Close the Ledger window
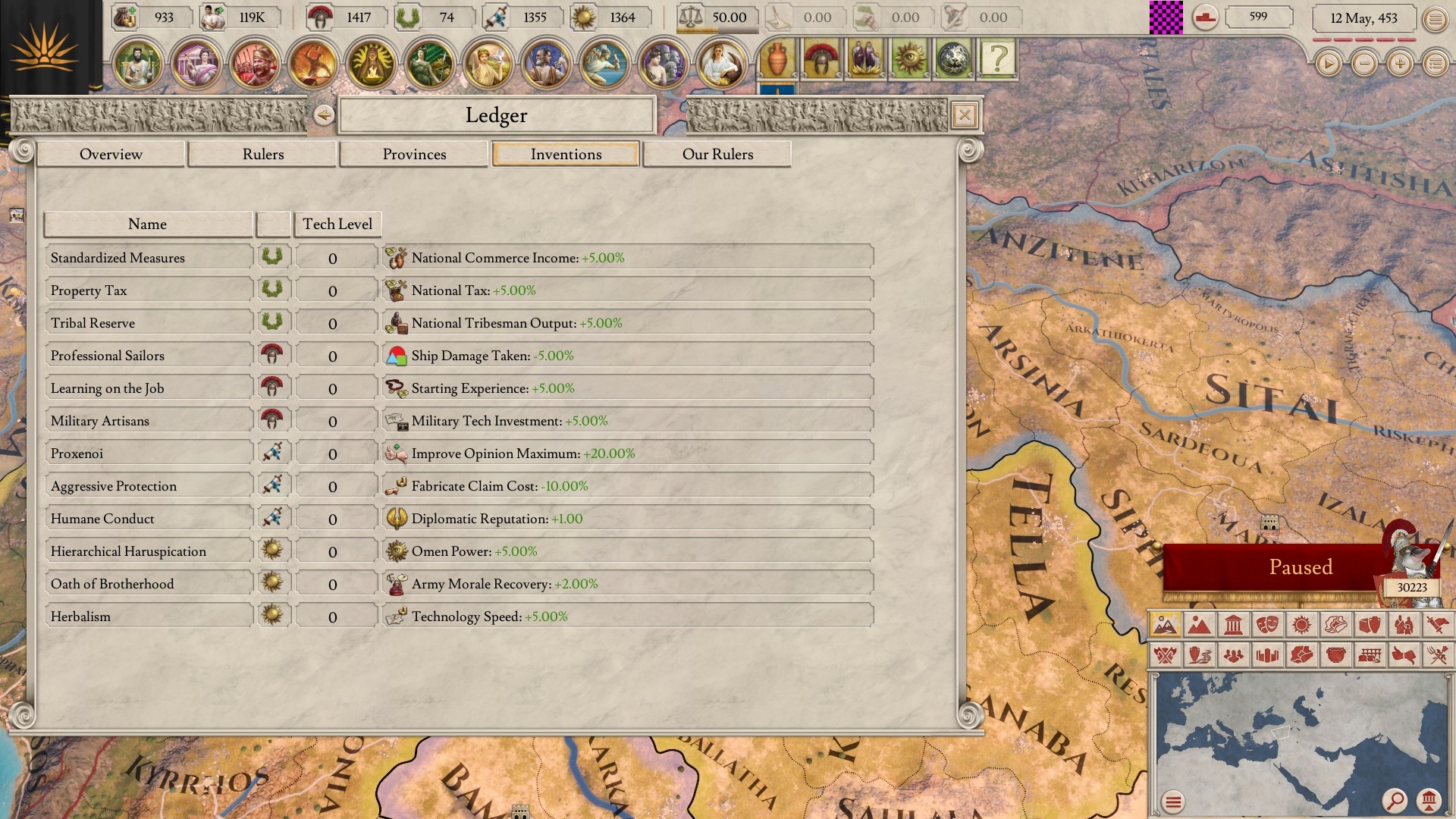The width and height of the screenshot is (1456, 819). click(x=964, y=115)
